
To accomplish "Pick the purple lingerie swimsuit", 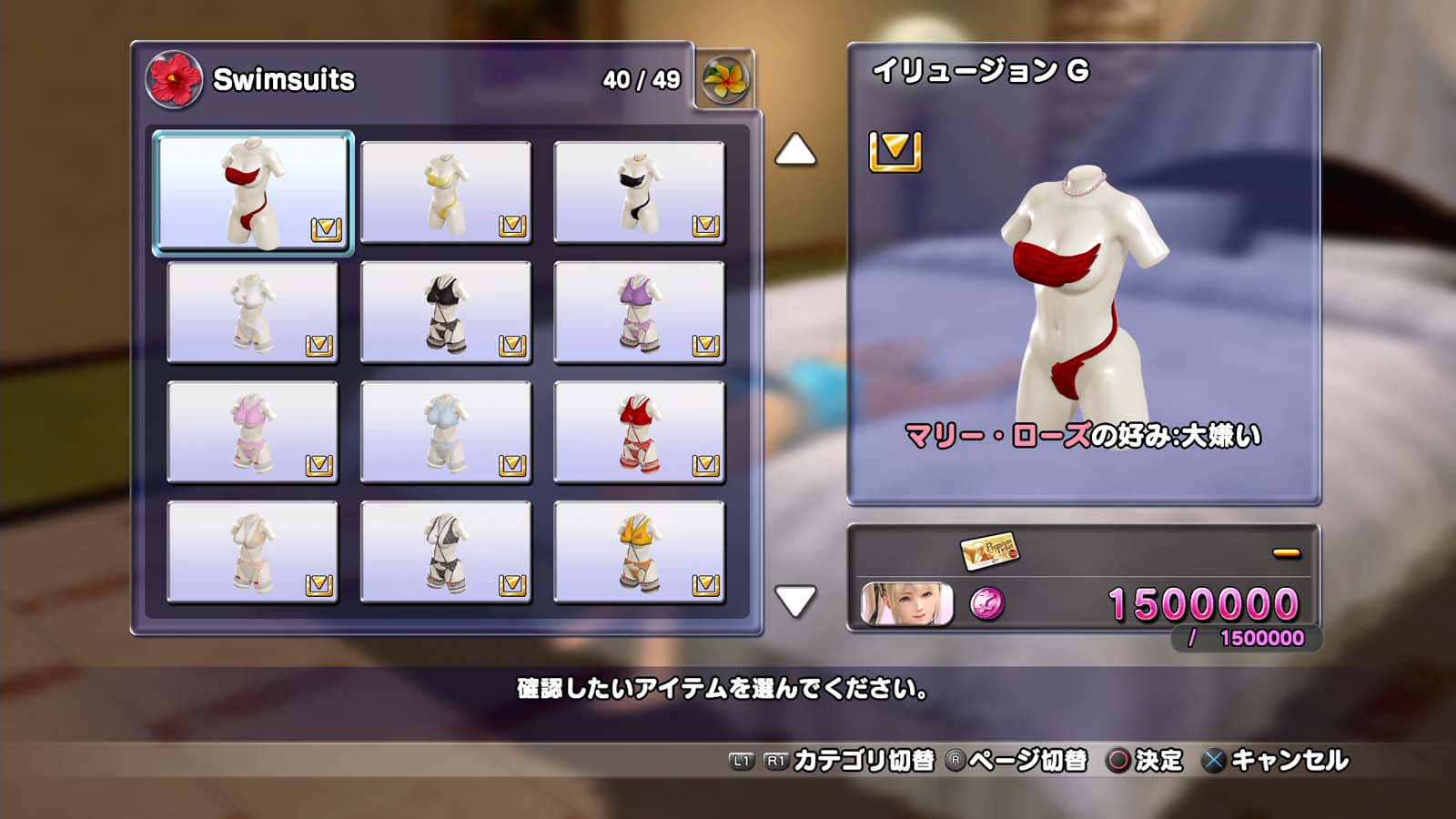I will tap(639, 312).
